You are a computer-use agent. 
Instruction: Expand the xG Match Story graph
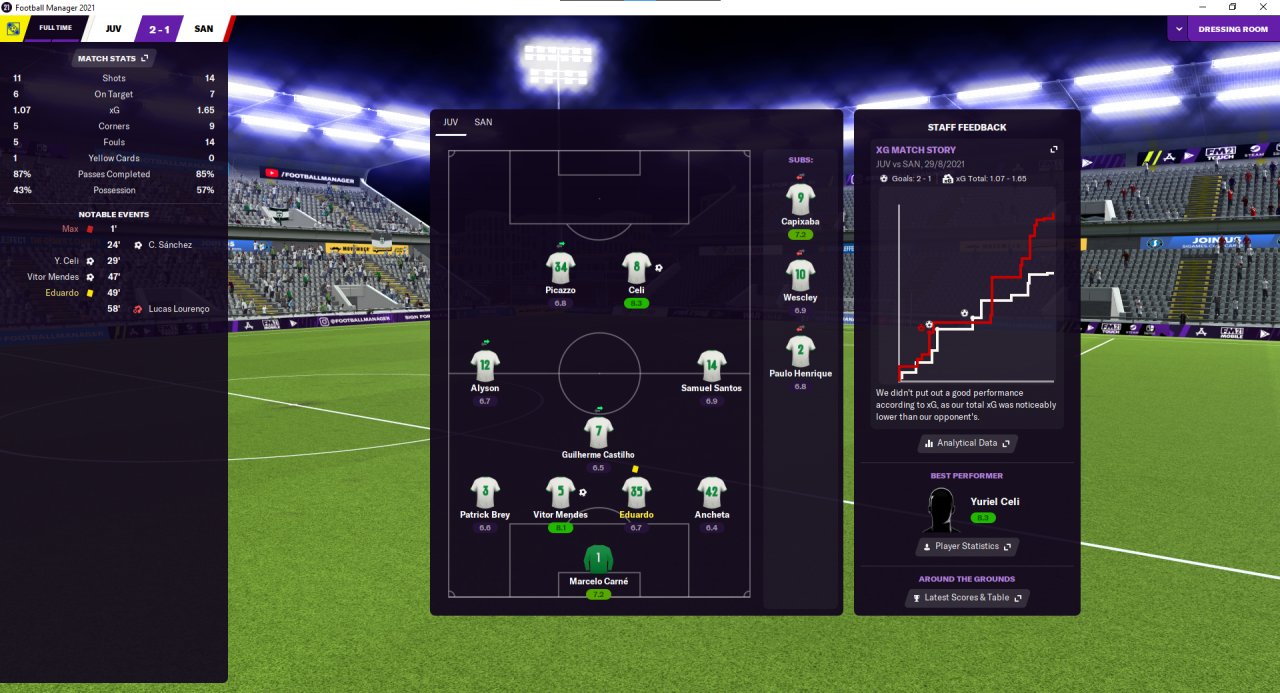click(1053, 150)
